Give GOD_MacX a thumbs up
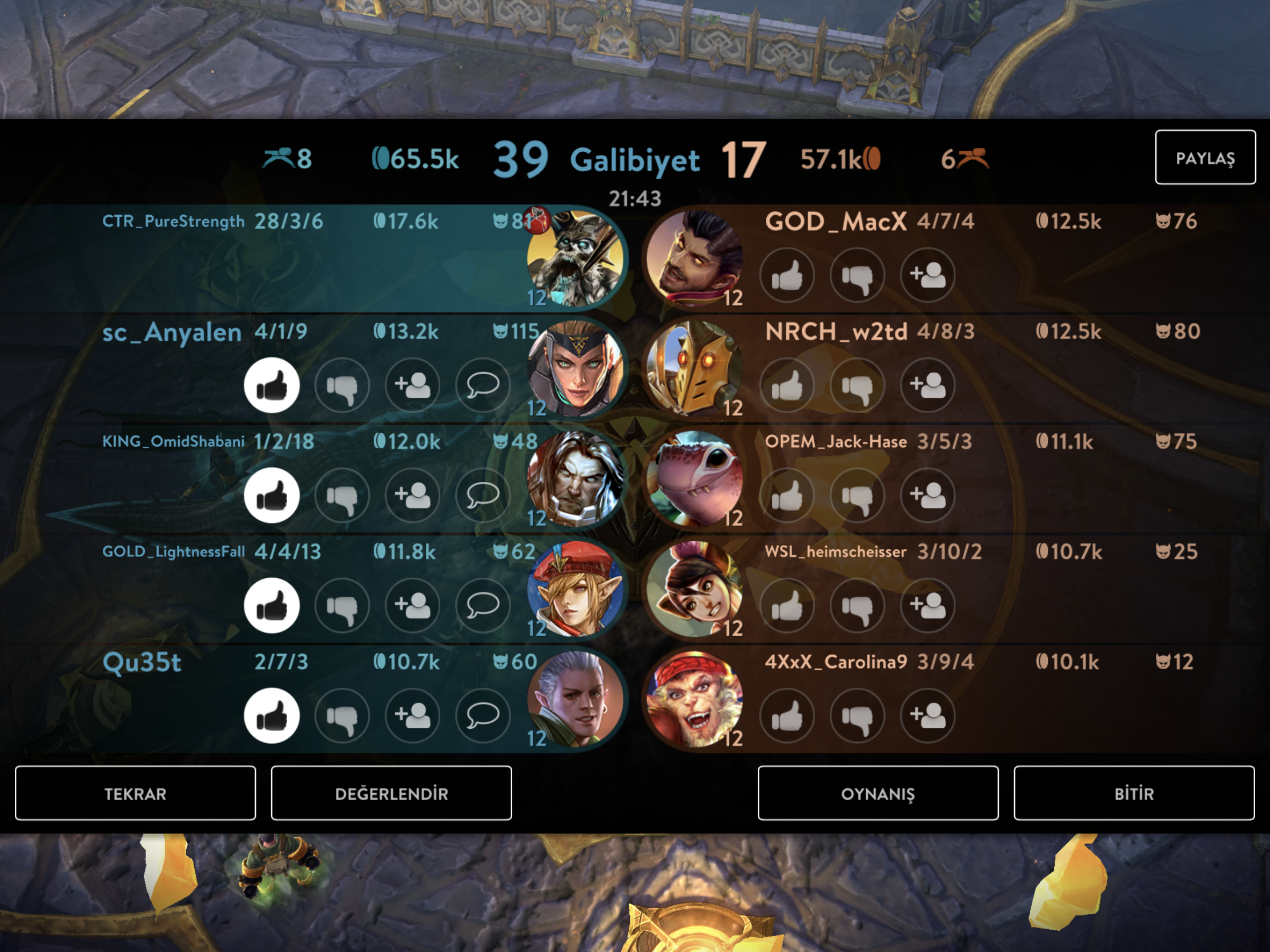 [x=787, y=275]
